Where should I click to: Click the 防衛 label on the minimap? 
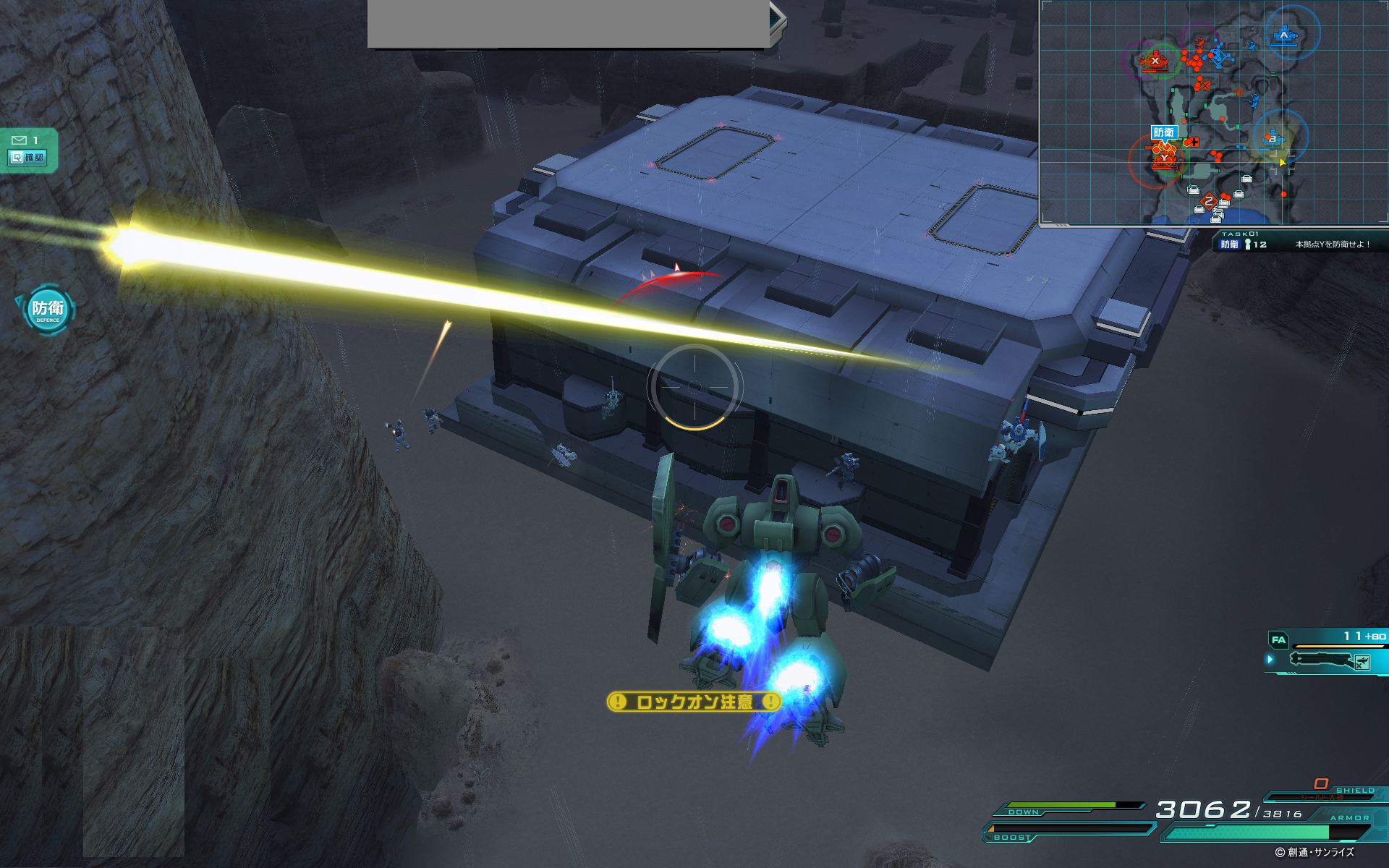pyautogui.click(x=1164, y=132)
